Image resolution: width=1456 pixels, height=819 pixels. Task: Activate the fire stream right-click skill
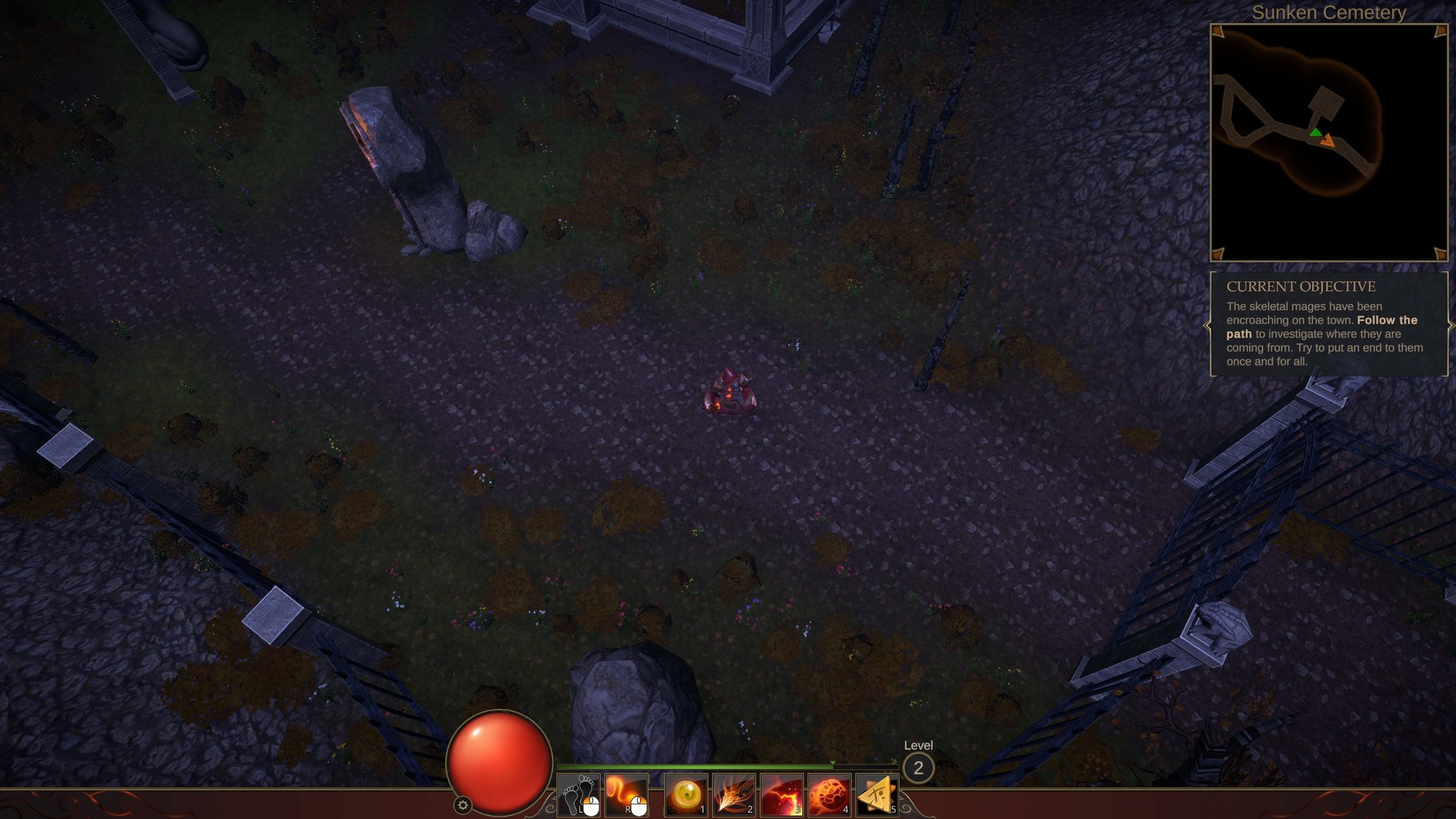point(626,795)
